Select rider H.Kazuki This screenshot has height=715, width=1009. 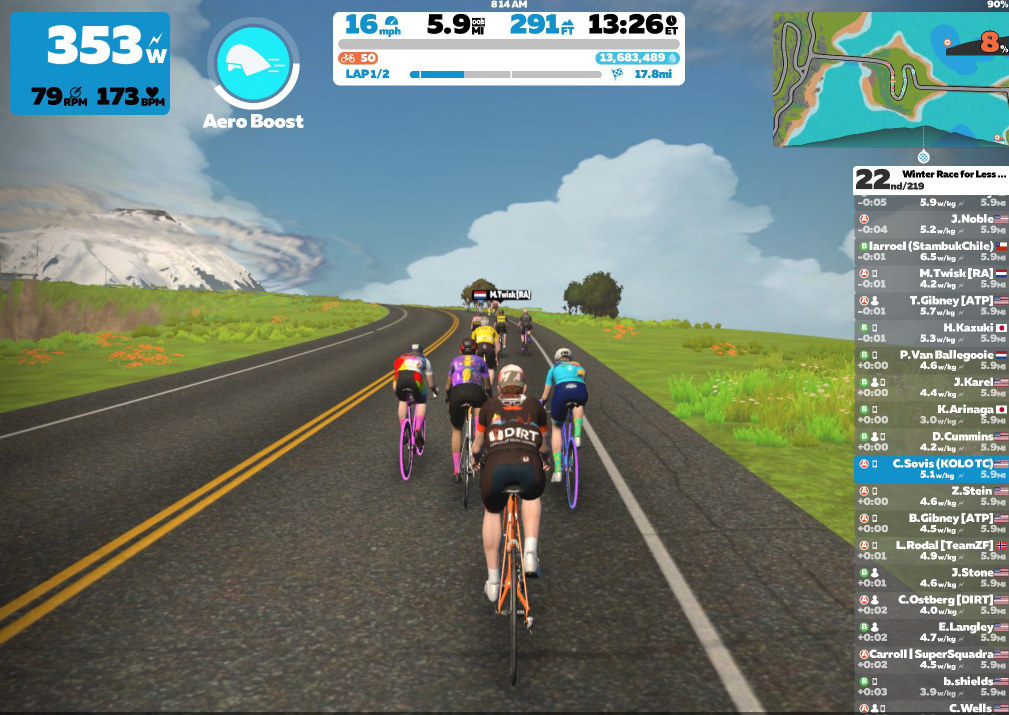tap(932, 332)
